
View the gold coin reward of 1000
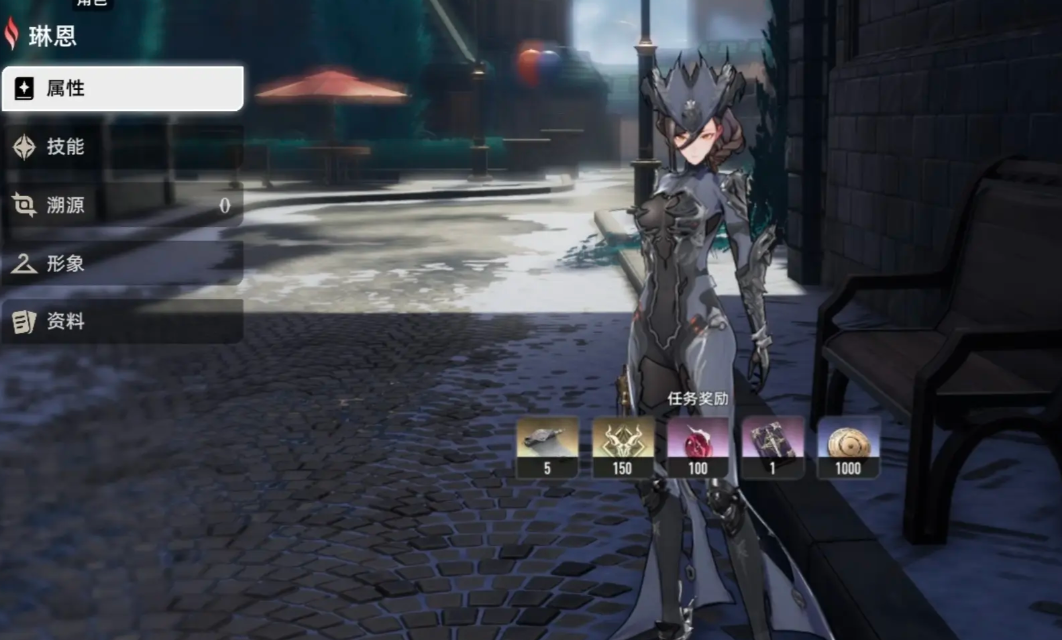[x=848, y=446]
